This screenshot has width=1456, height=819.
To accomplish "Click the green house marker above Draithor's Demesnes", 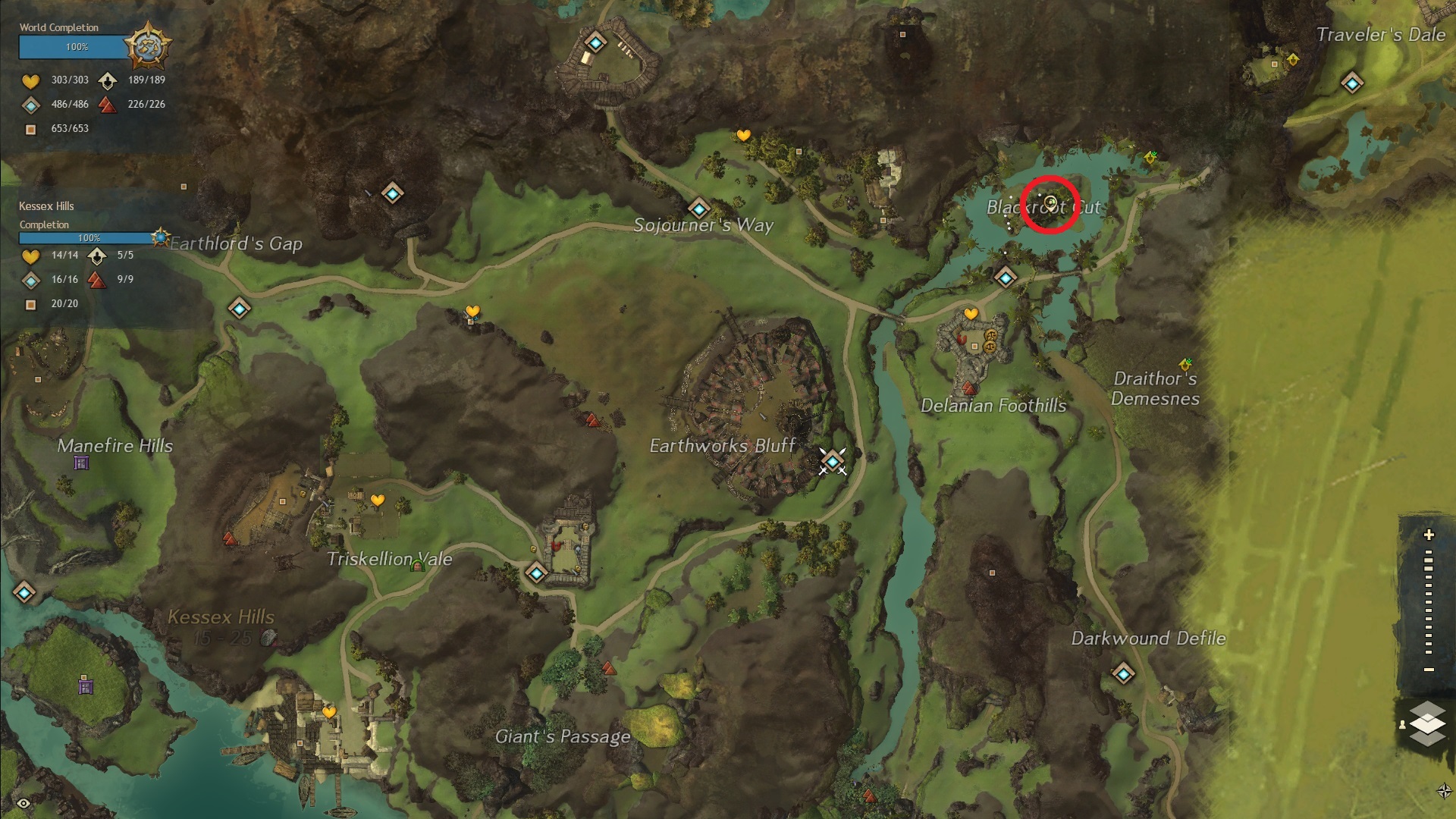I will pyautogui.click(x=1185, y=365).
